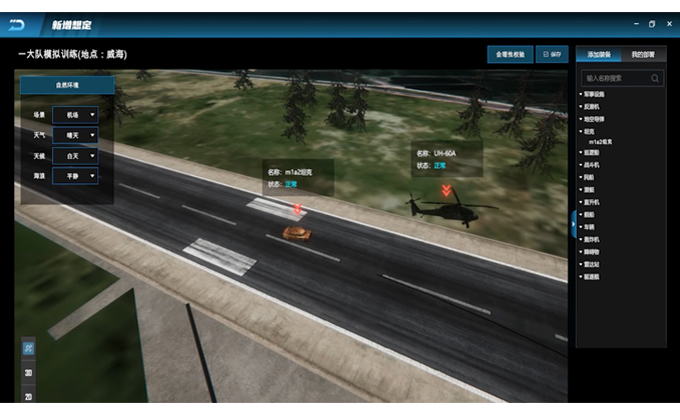Close the application window

668,23
